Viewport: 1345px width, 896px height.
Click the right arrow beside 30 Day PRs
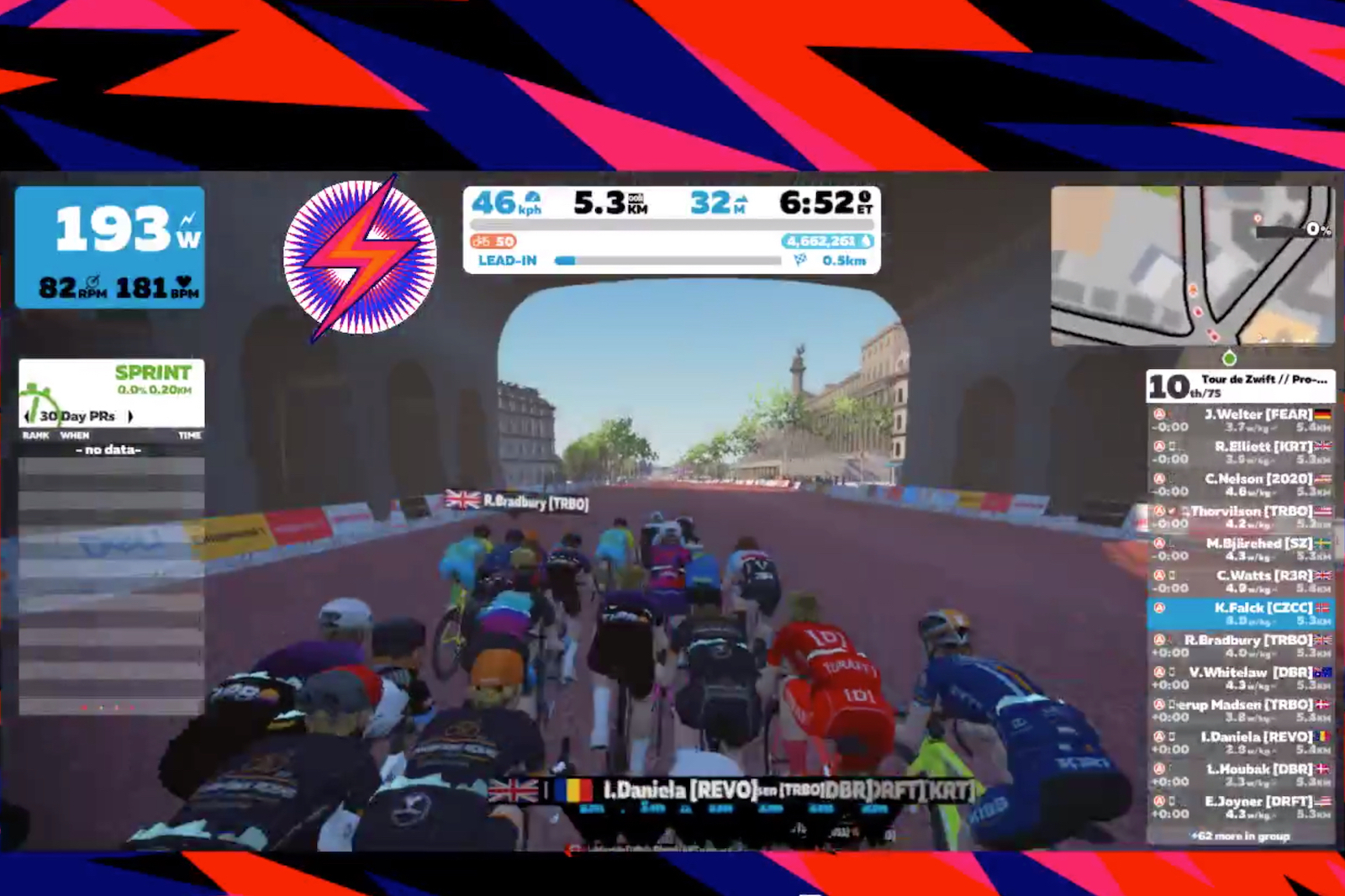[130, 416]
